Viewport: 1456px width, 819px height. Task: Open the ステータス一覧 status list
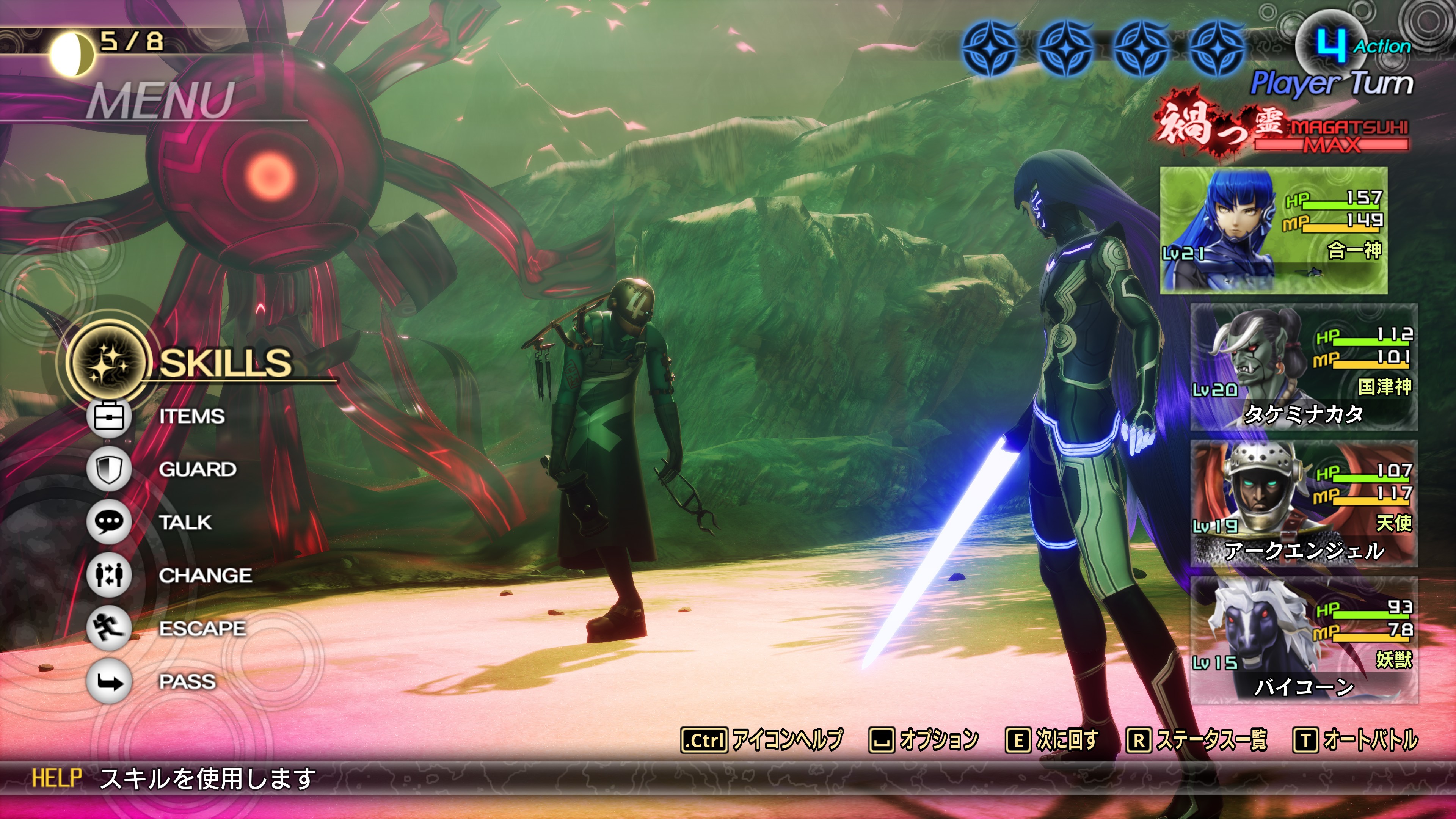pyautogui.click(x=1197, y=740)
